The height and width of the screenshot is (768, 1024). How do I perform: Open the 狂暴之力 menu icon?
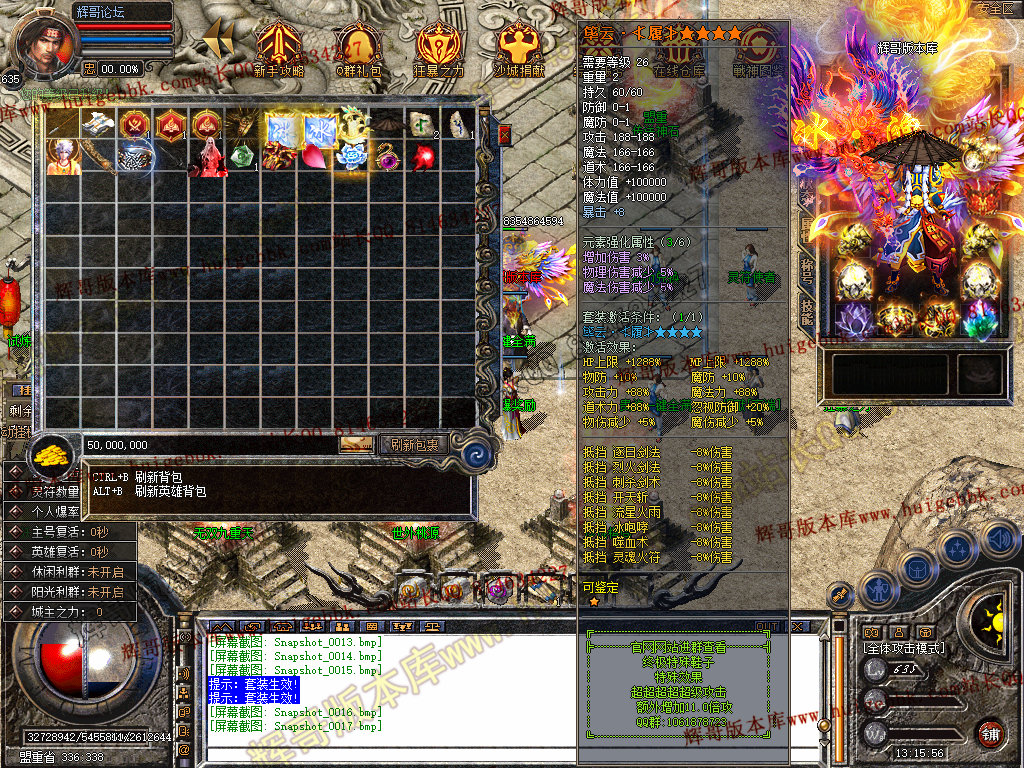tap(439, 48)
